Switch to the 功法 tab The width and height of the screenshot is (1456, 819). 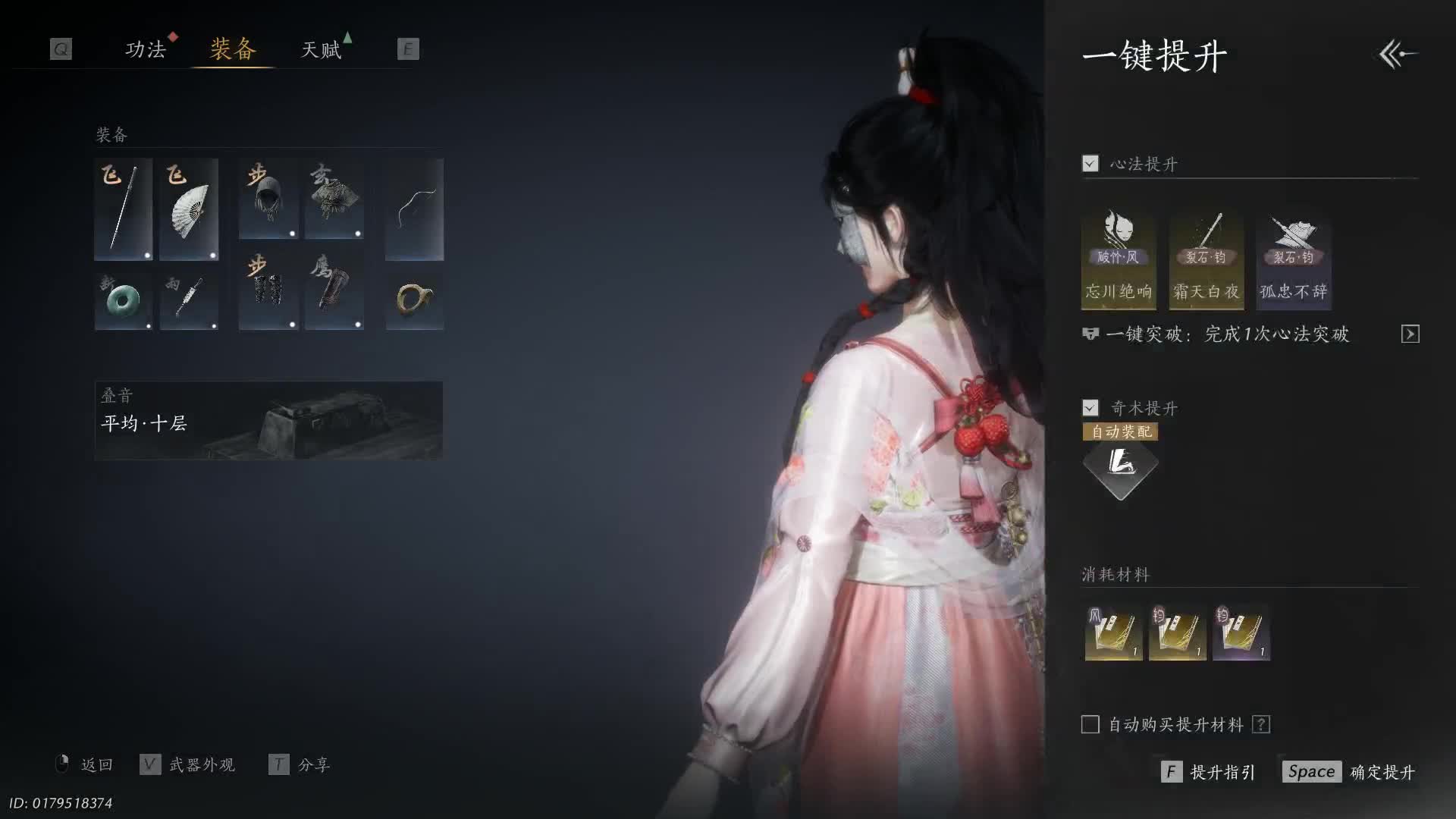point(145,50)
